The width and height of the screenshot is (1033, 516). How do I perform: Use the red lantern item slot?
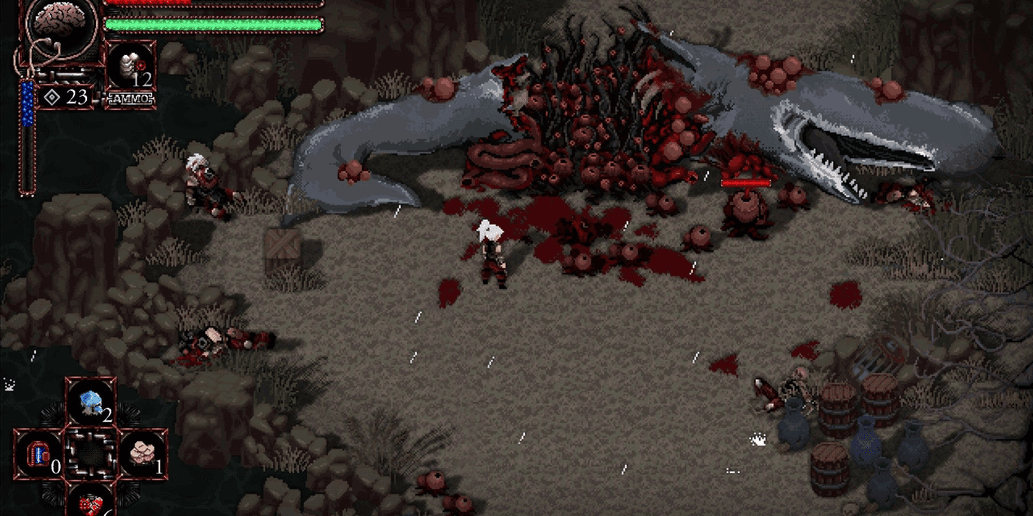[x=39, y=454]
